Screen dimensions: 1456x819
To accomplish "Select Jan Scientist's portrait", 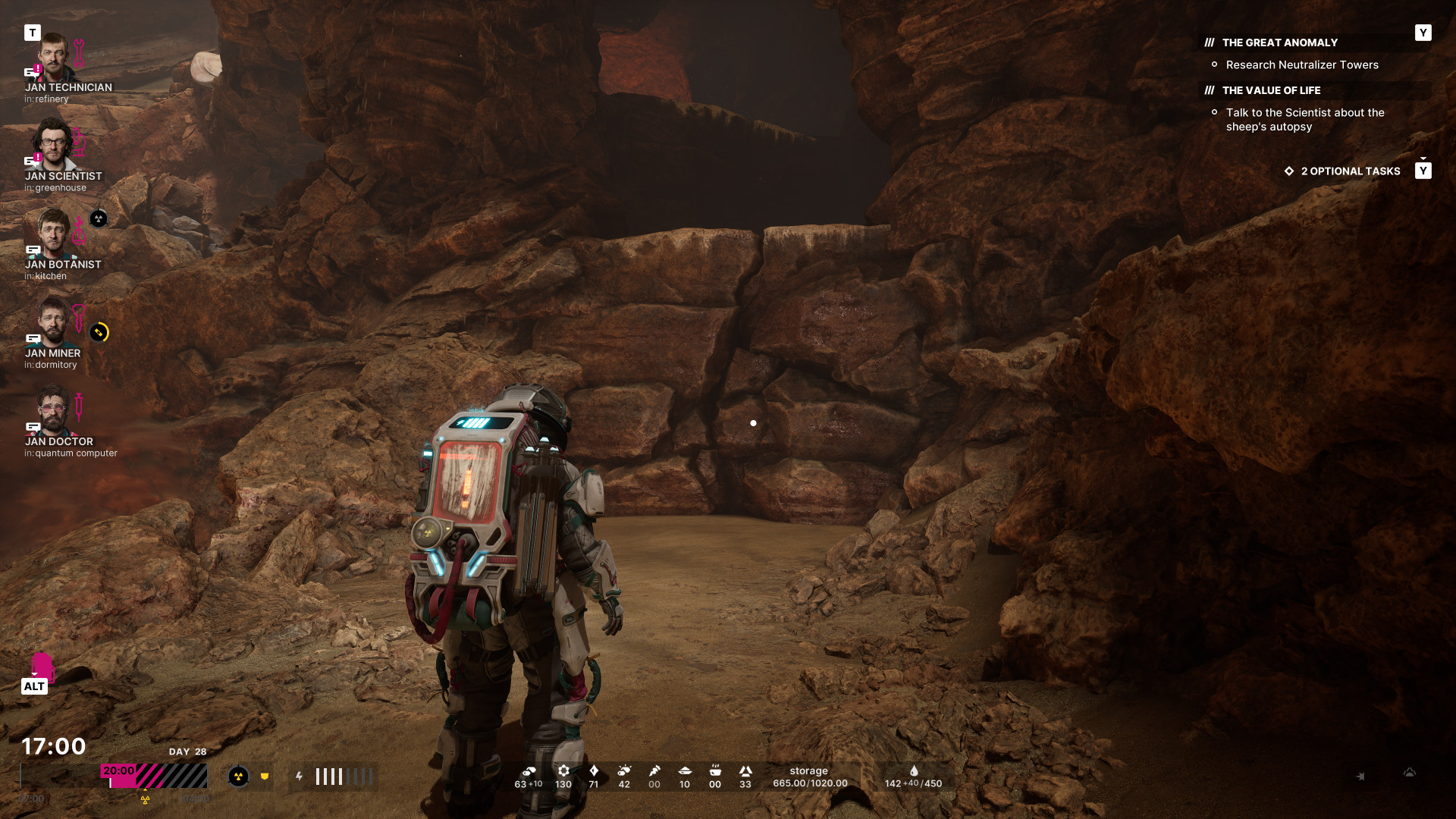I will 53,144.
